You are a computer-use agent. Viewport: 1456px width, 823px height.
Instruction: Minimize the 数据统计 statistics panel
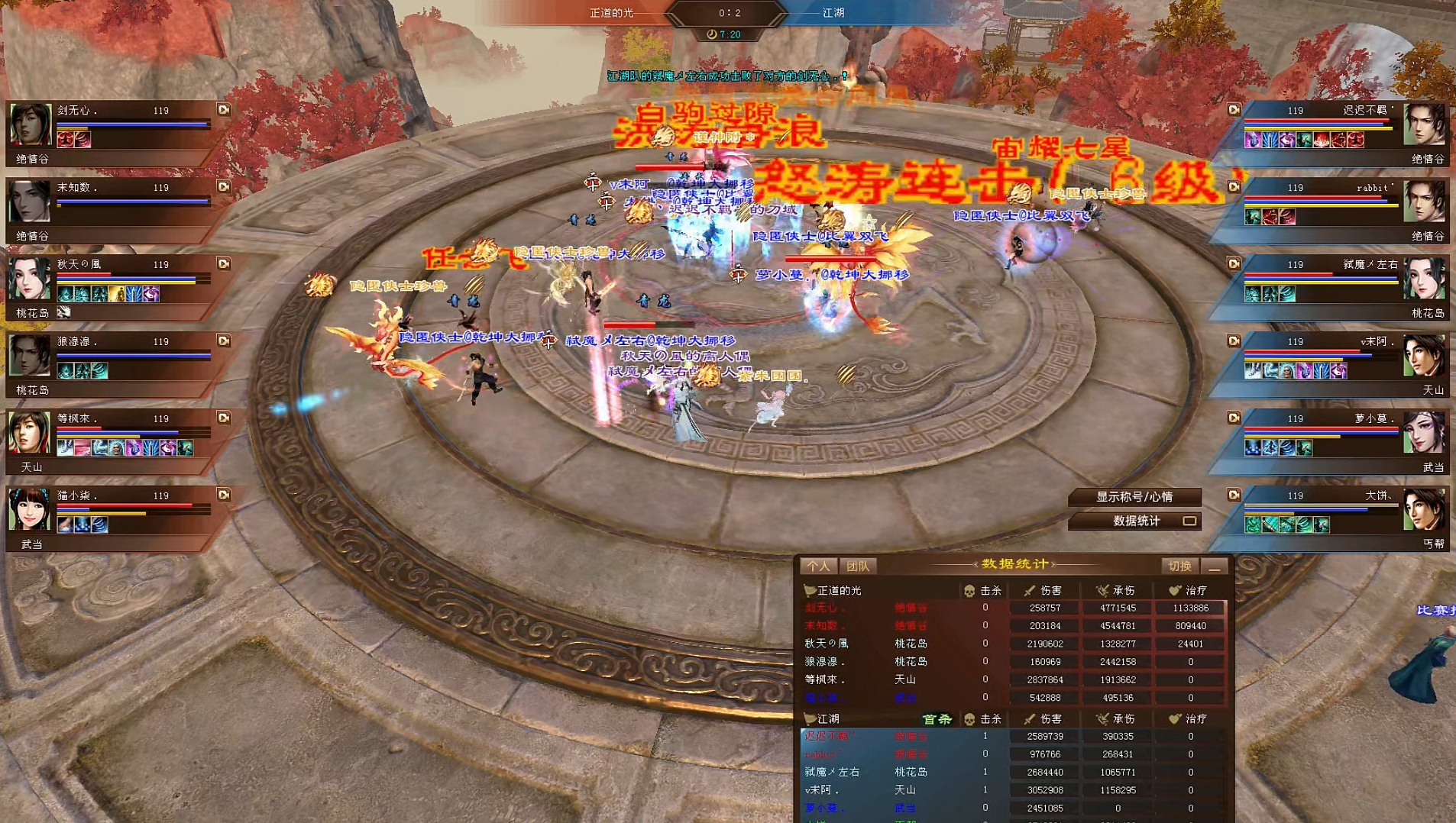1214,566
